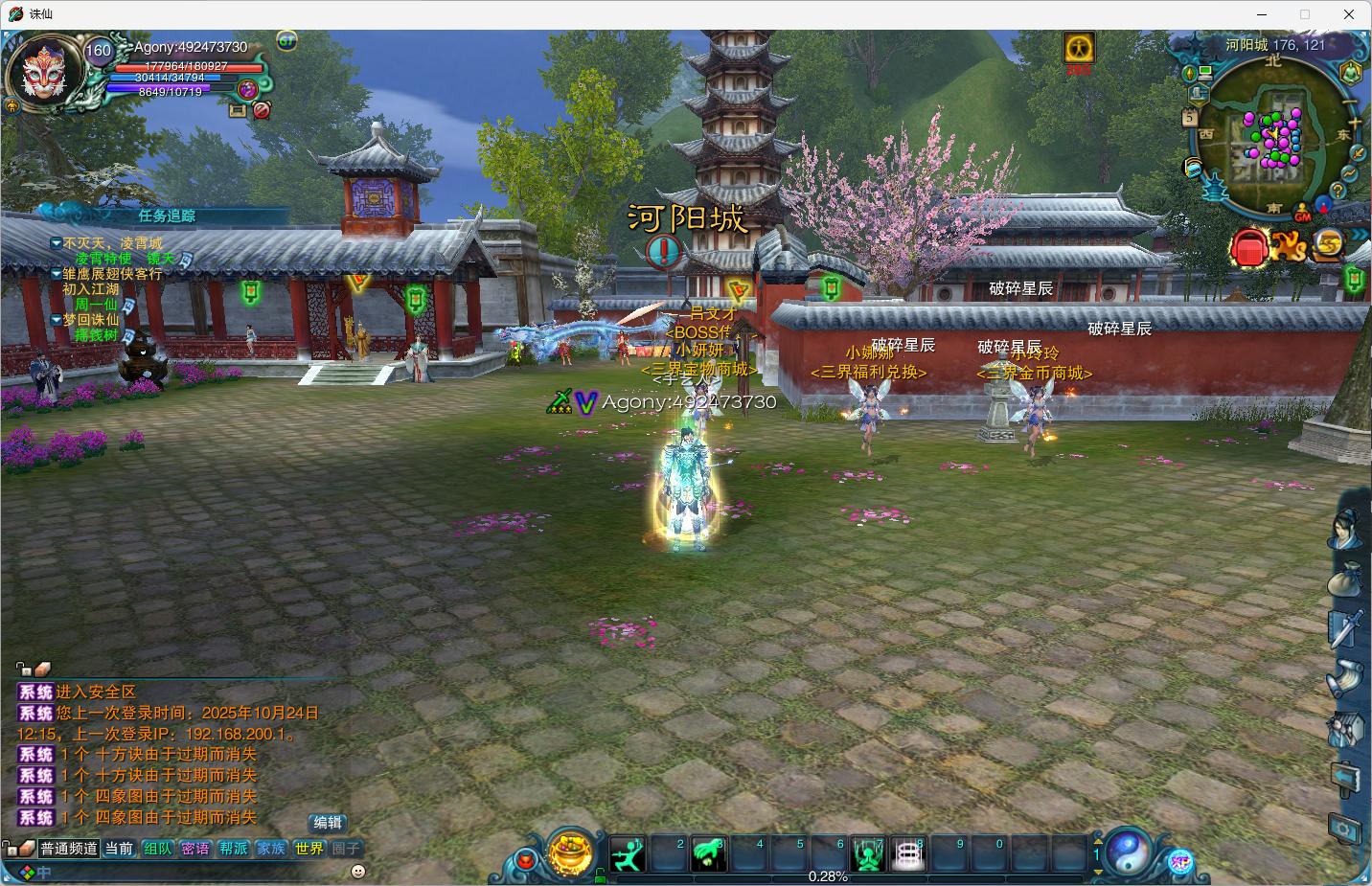The height and width of the screenshot is (886, 1372).
Task: Select the 周一仙 quest tracker entry
Action: click(96, 305)
